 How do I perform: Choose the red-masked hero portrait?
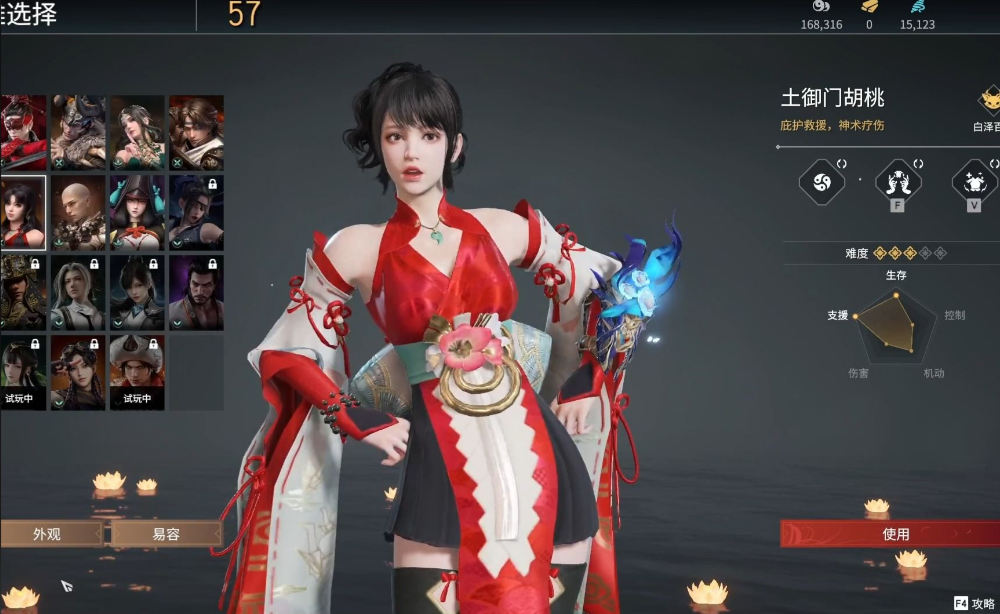tap(22, 132)
